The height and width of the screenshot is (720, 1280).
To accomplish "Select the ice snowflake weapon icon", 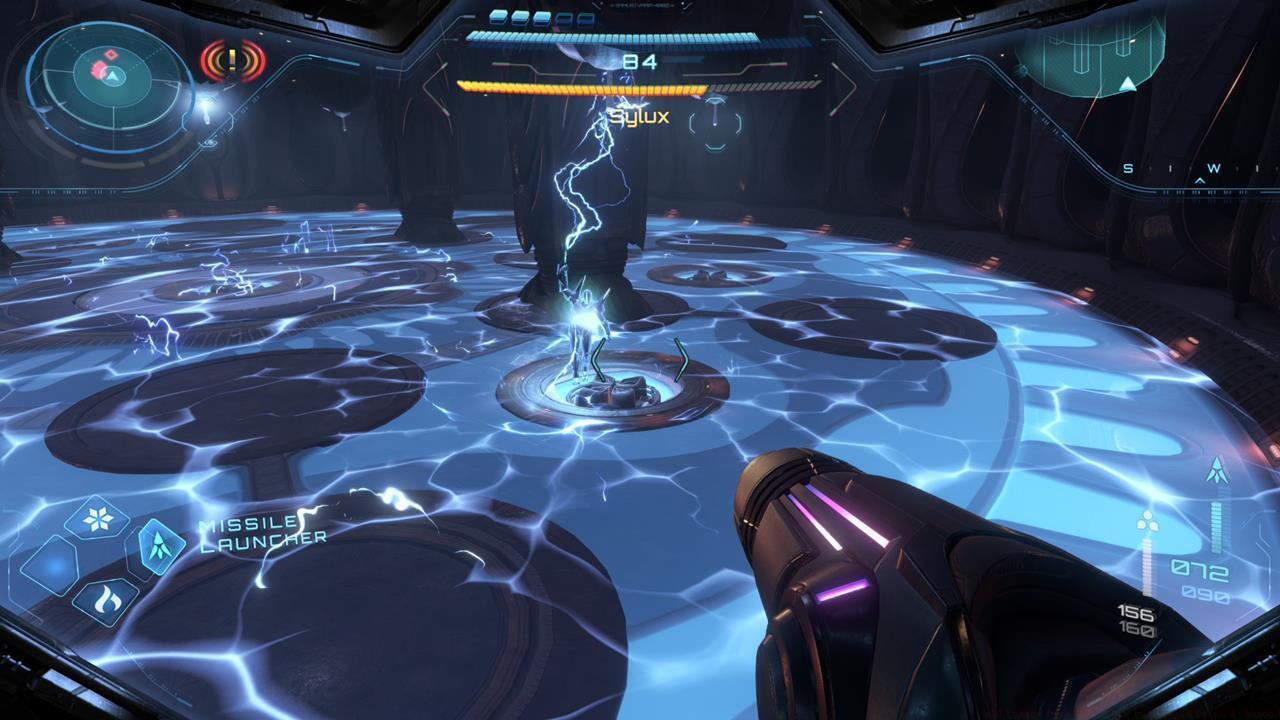I will pos(96,517).
